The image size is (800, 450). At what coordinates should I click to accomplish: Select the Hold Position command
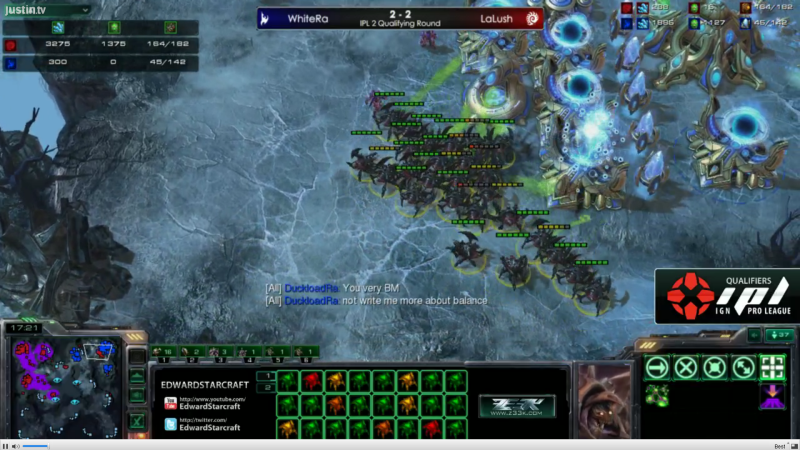click(x=714, y=367)
